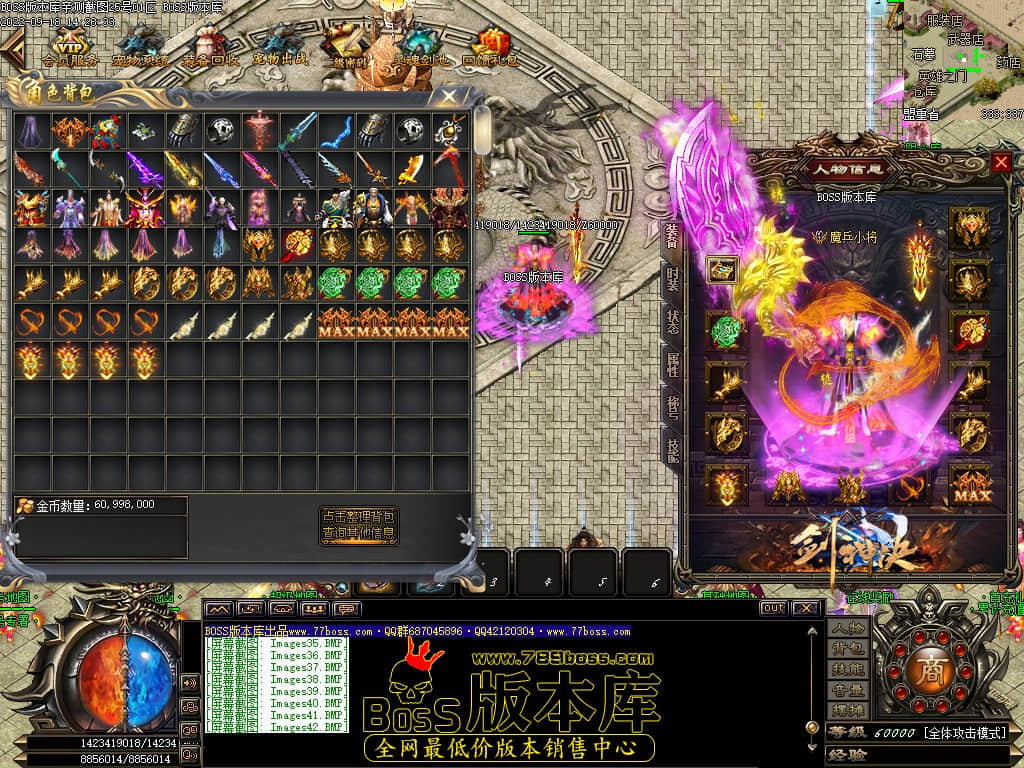
Task: Close the 角色背包 inventory window
Action: click(x=449, y=97)
